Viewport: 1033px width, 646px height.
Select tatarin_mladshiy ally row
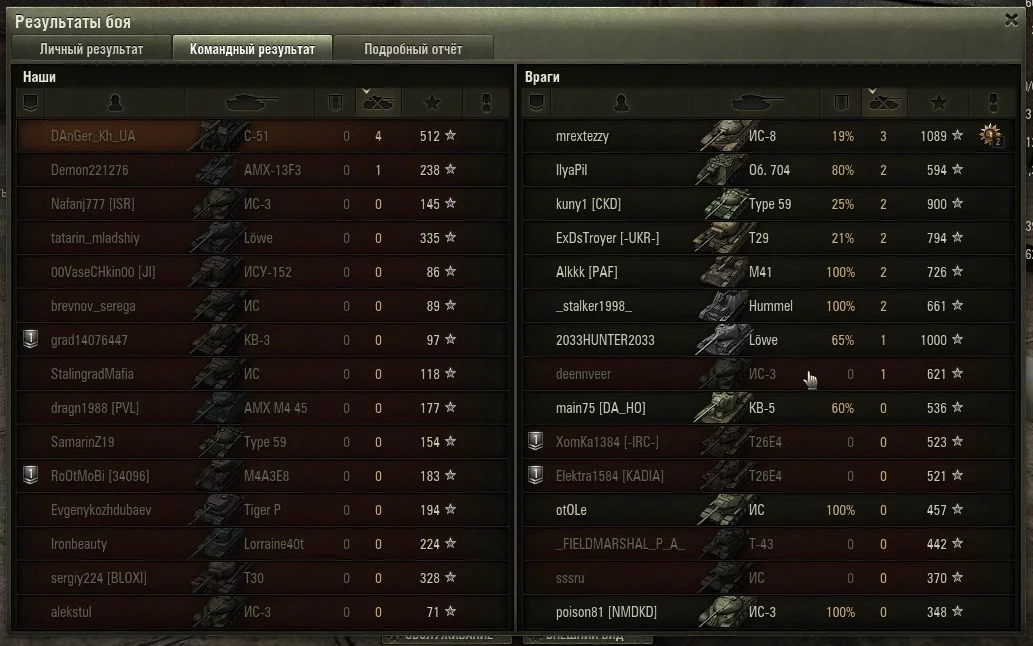tap(96, 238)
